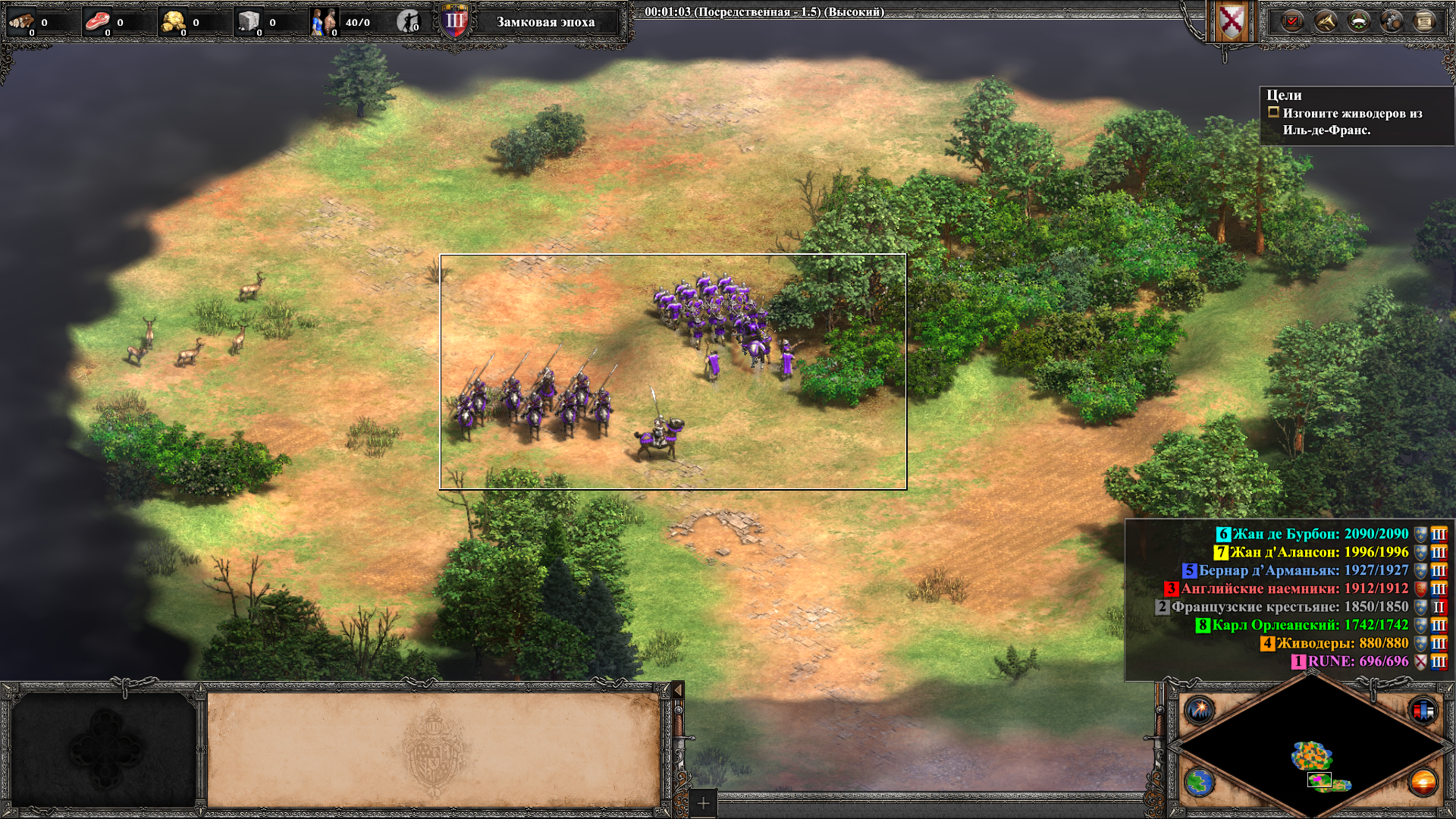Image resolution: width=1456 pixels, height=819 pixels.
Task: Activate the flare signal button by minimap
Action: 1200,711
